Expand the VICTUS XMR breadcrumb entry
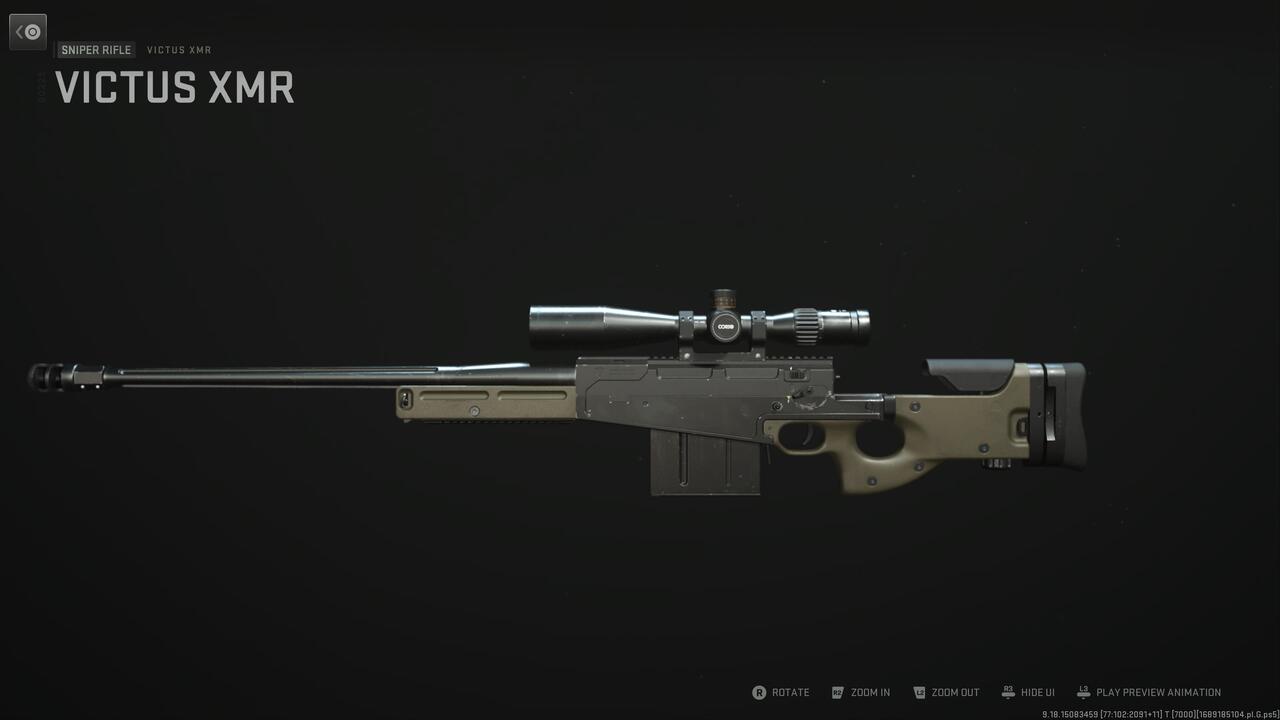 tap(179, 49)
